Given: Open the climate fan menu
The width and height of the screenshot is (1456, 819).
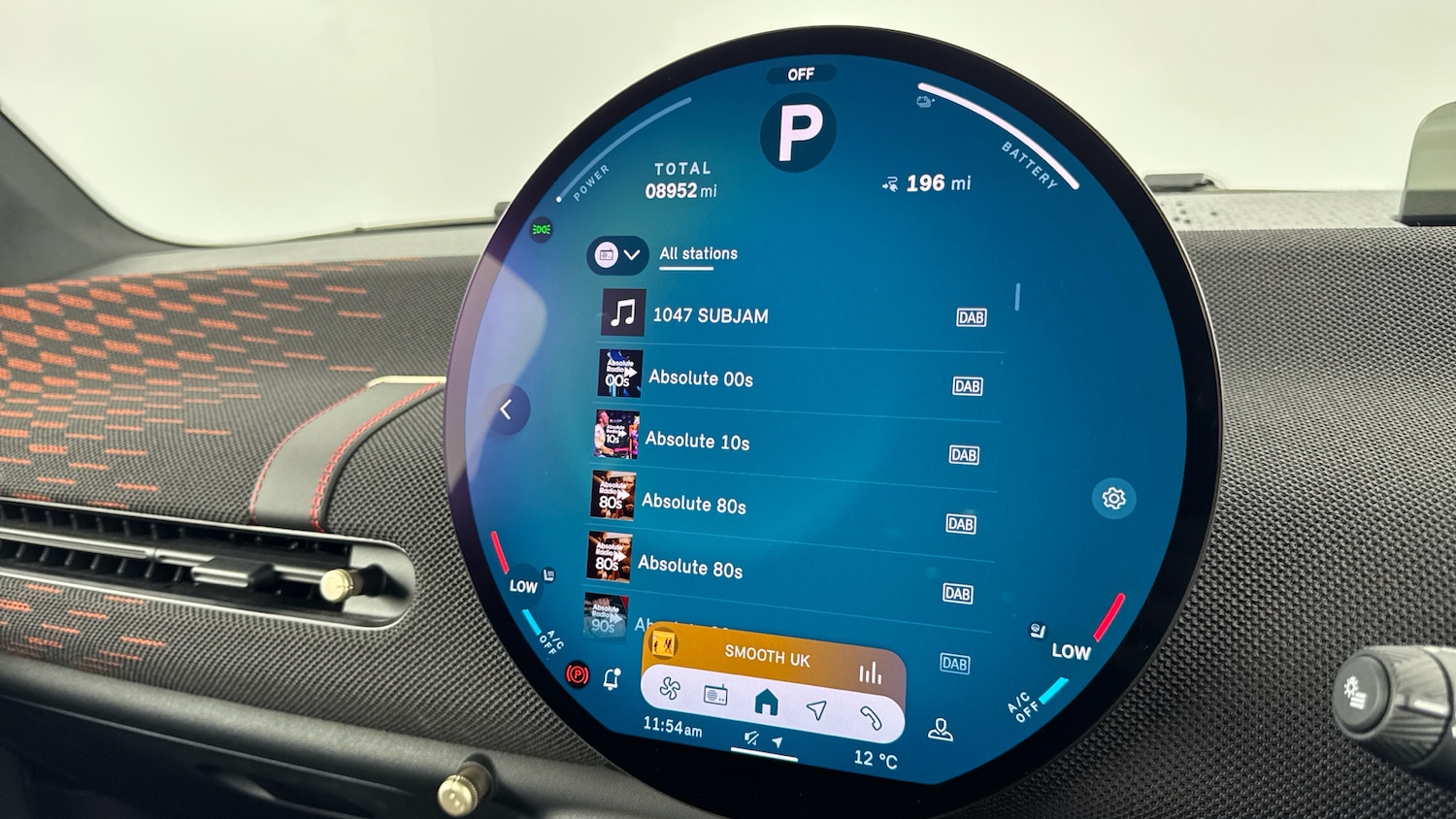Looking at the screenshot, I should (x=670, y=690).
